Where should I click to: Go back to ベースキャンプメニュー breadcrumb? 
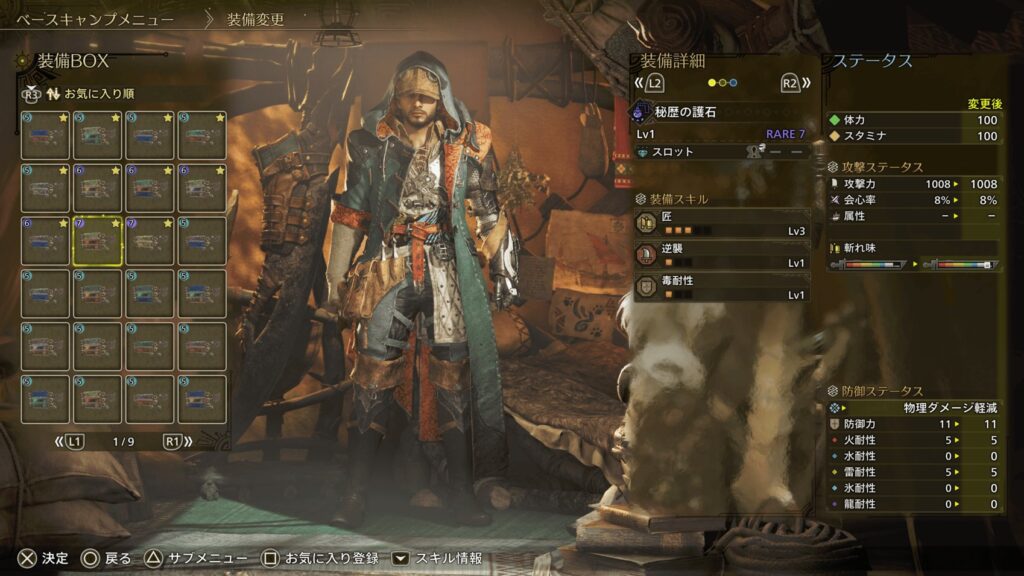(x=96, y=19)
